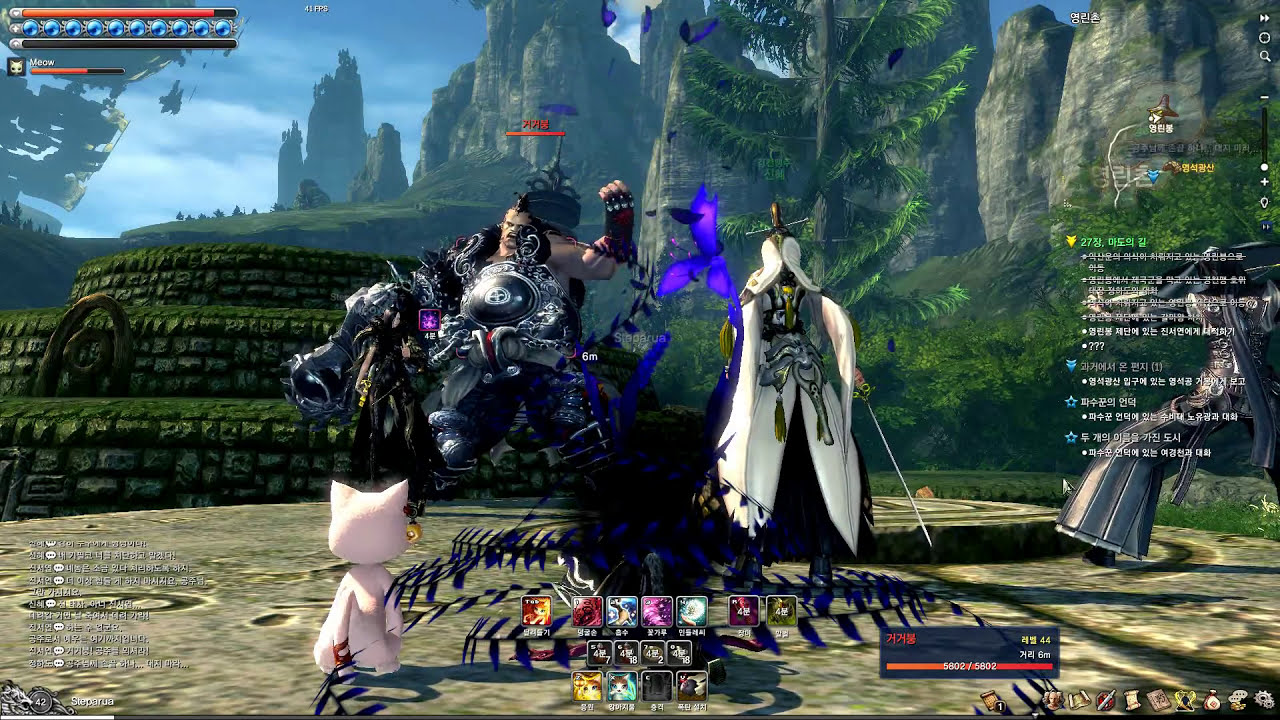Use the 폭탄 설치 bomb skill

(x=692, y=686)
